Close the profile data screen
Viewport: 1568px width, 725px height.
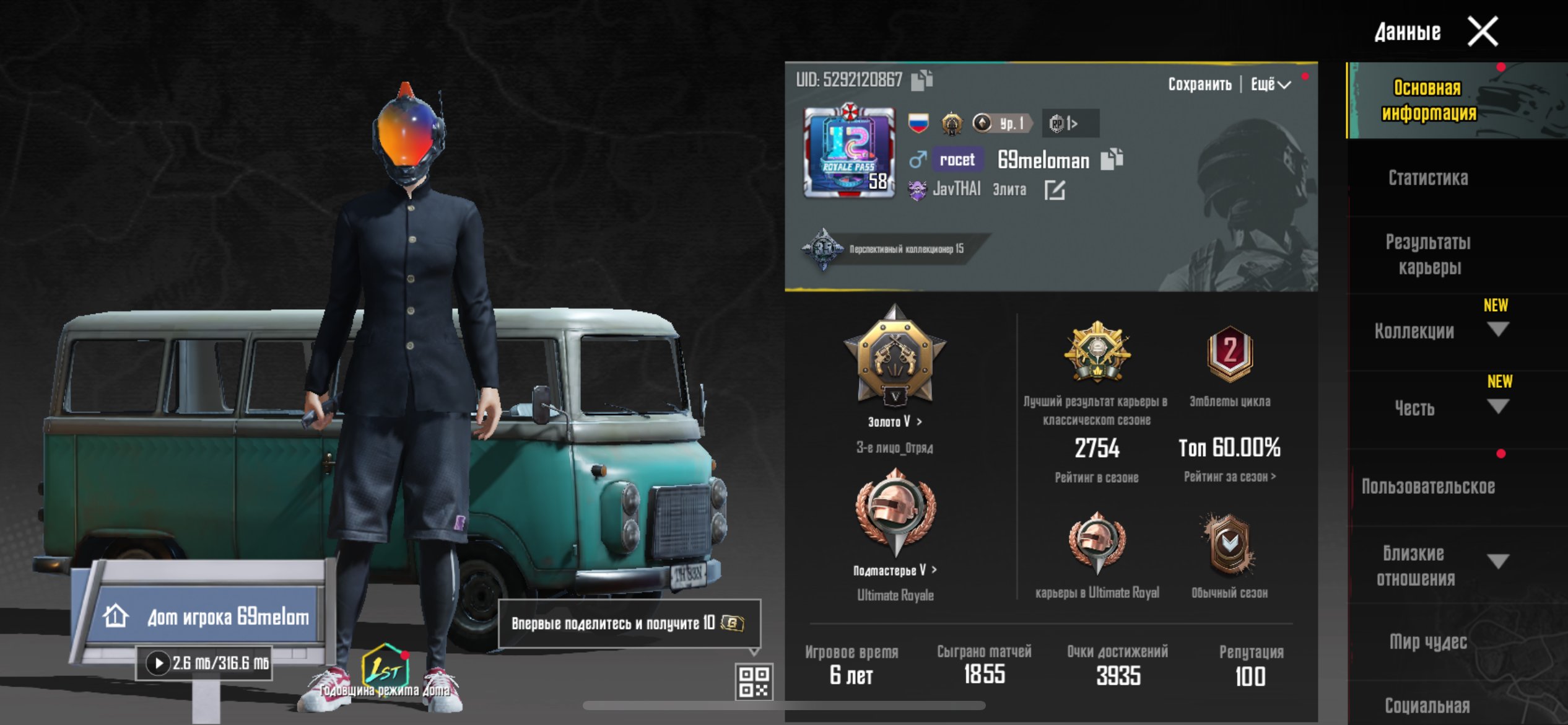click(x=1483, y=32)
